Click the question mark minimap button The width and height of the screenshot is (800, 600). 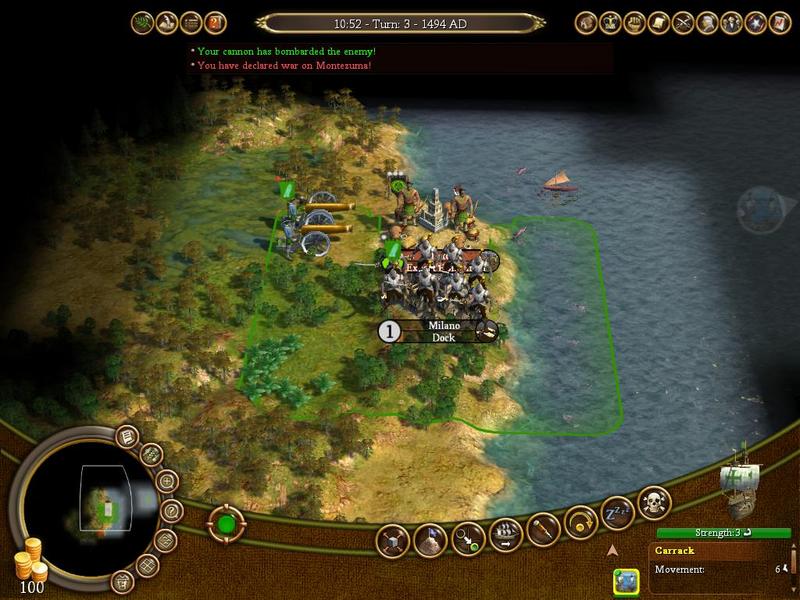[x=171, y=509]
